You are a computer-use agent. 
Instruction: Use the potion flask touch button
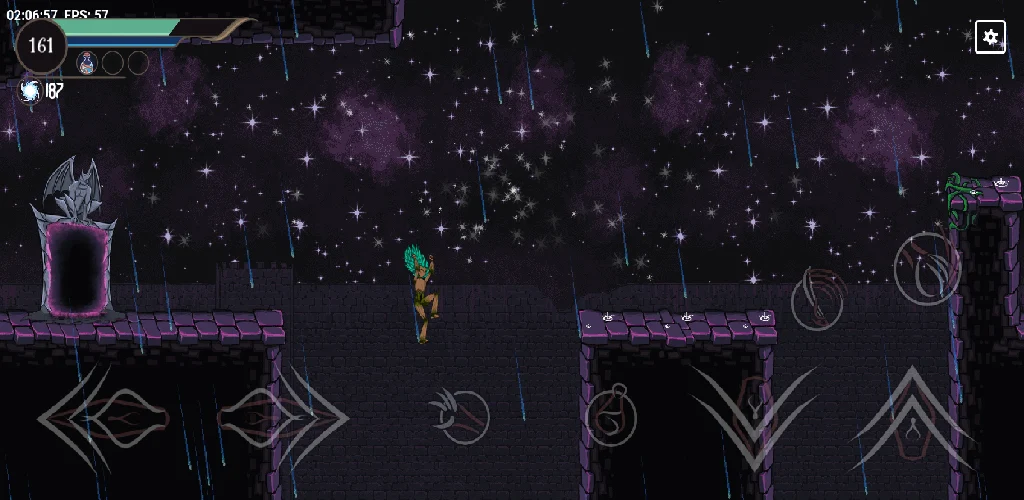(610, 417)
